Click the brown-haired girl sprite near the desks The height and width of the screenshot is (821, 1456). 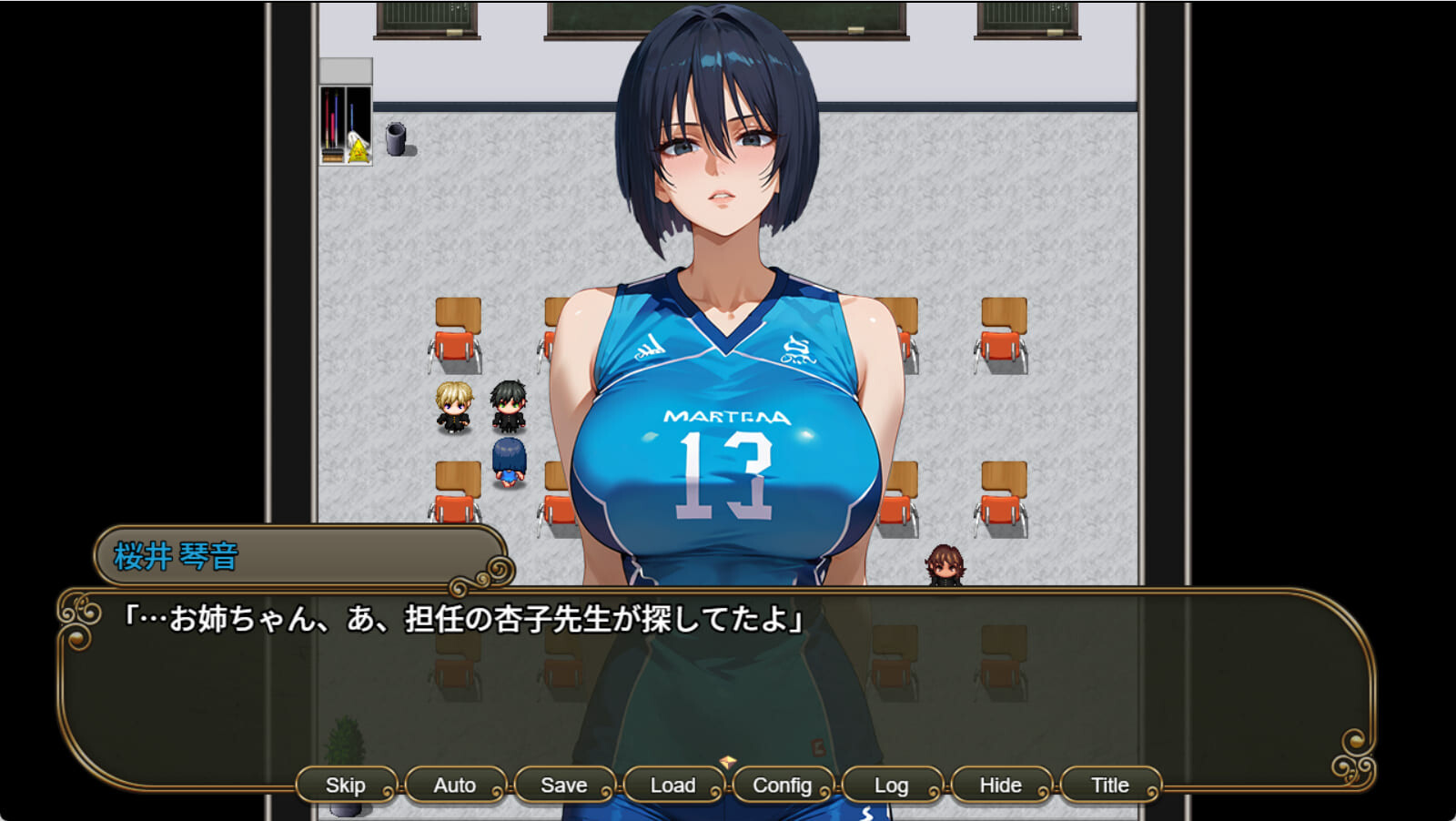[x=945, y=563]
